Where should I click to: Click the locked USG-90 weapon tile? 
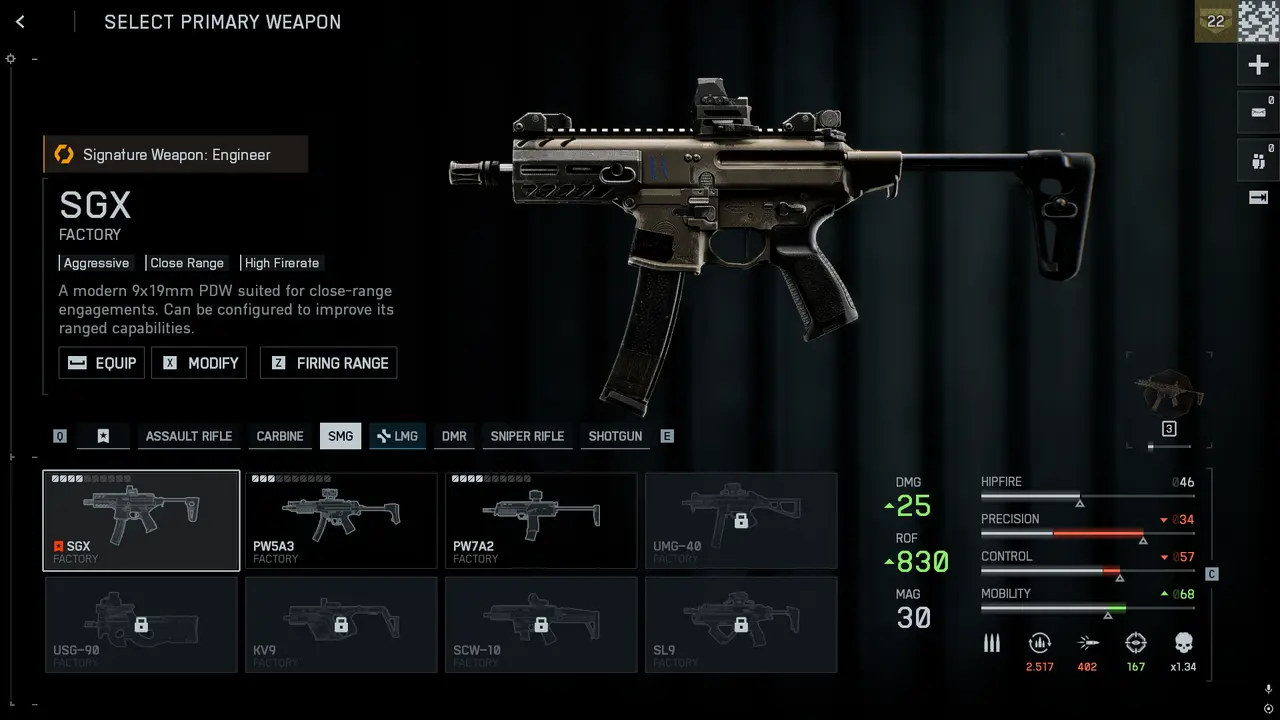(x=141, y=624)
